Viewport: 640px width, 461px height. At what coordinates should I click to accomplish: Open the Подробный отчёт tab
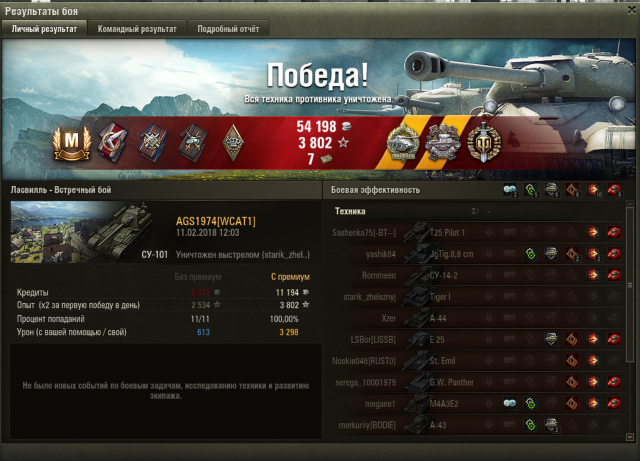(x=228, y=29)
